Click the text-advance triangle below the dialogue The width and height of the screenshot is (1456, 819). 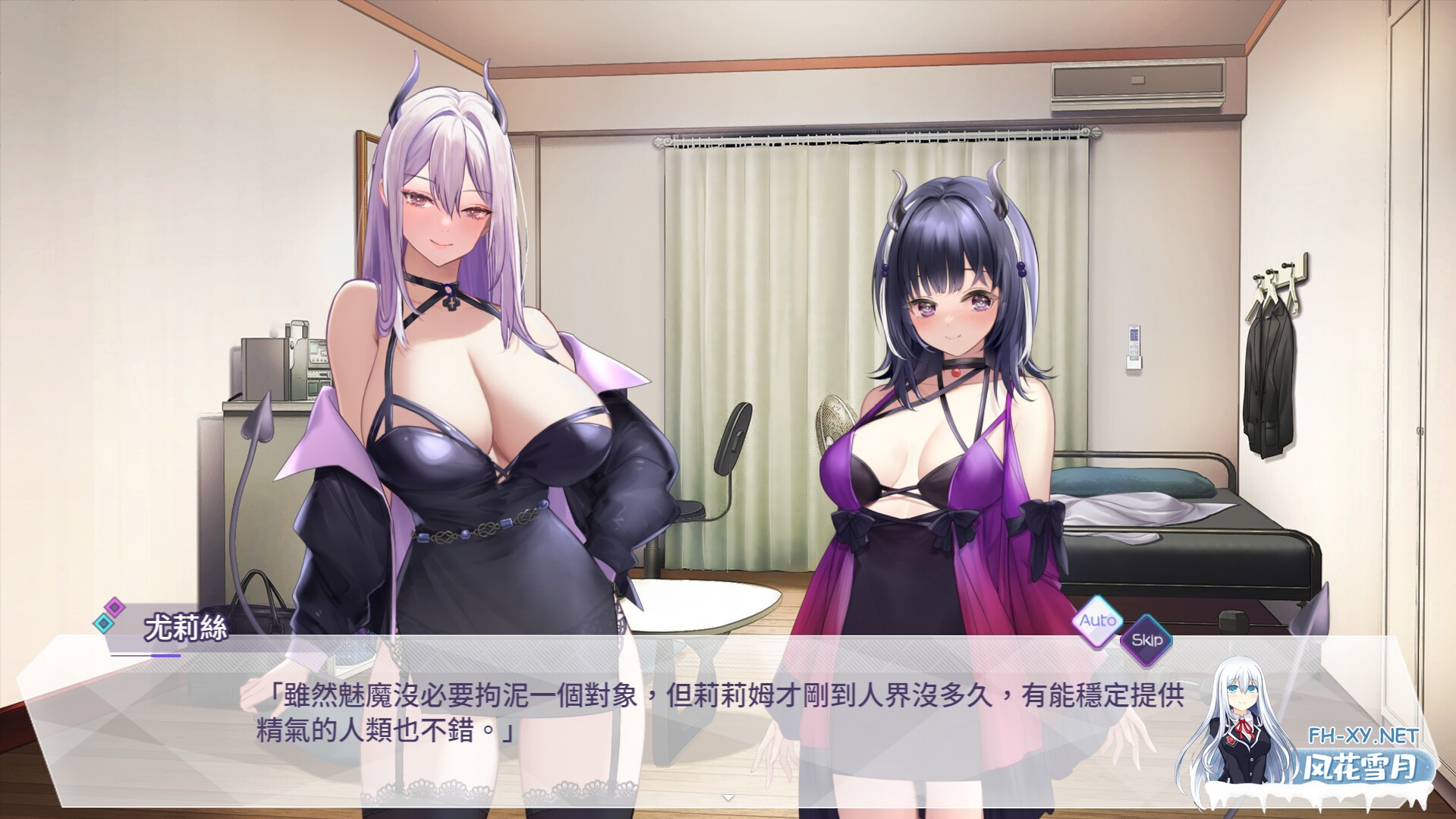click(x=728, y=797)
